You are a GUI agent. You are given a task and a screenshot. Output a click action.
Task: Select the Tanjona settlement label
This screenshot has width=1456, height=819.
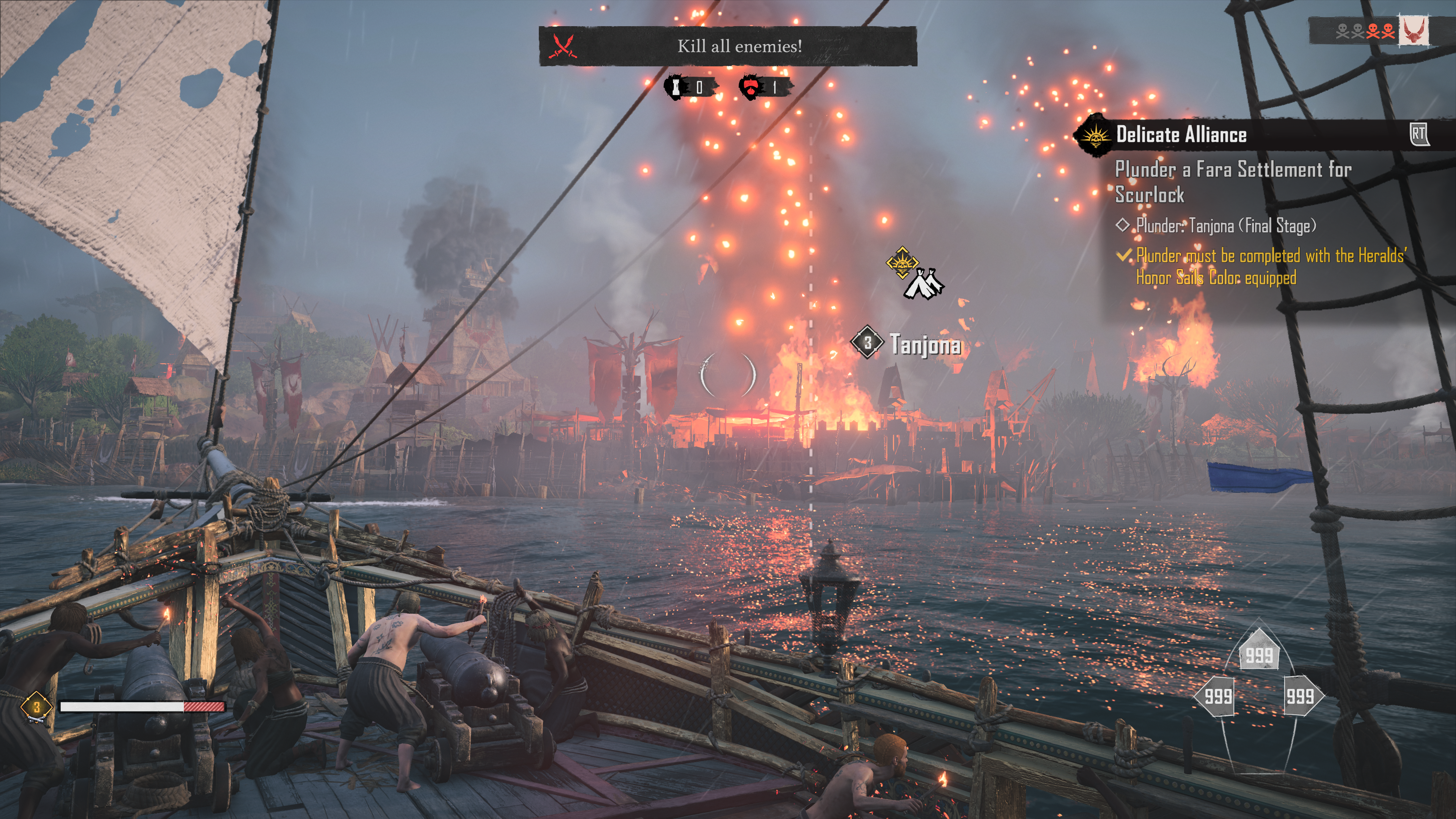click(925, 344)
